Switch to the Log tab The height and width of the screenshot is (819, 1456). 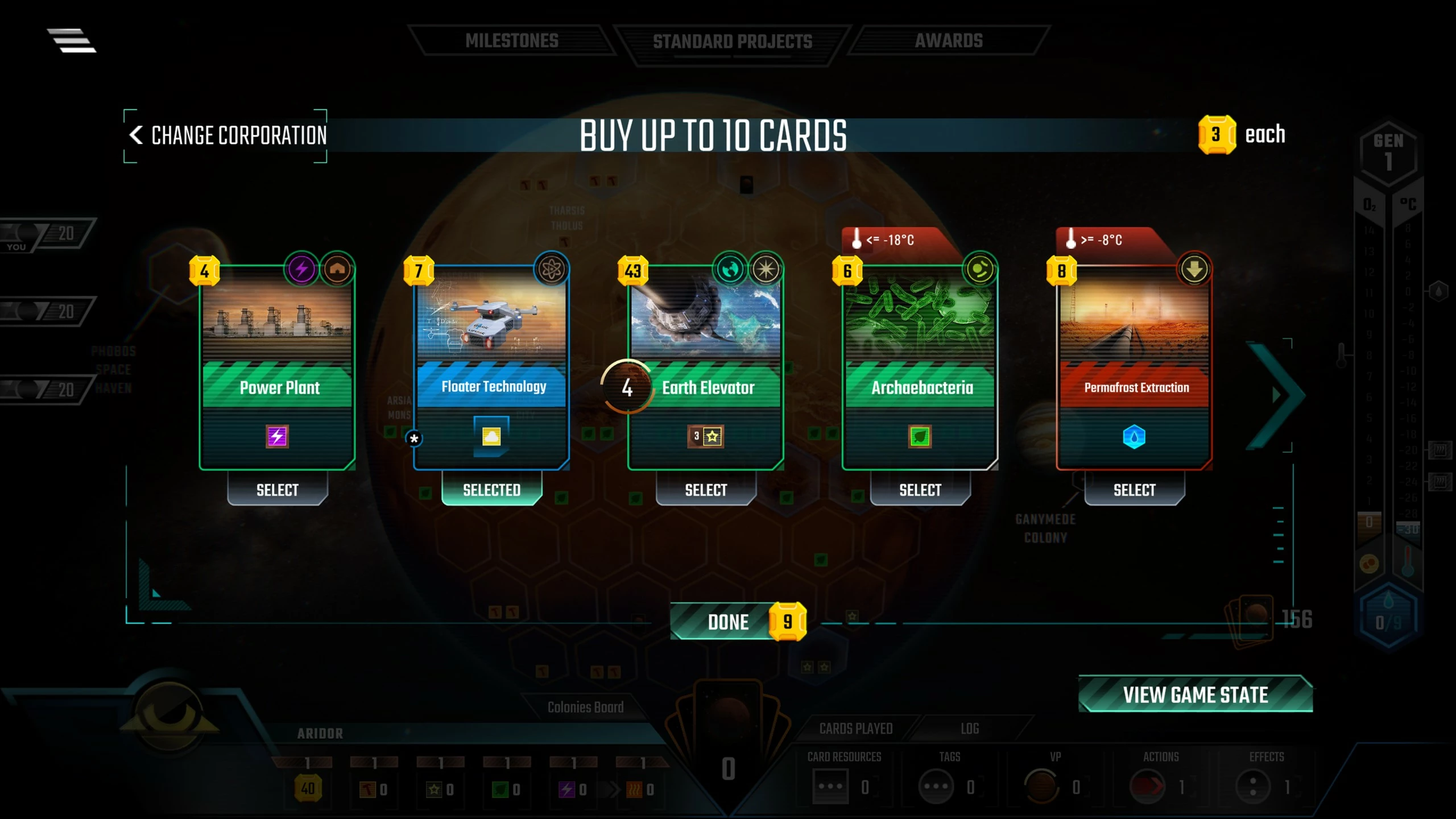pyautogui.click(x=970, y=729)
